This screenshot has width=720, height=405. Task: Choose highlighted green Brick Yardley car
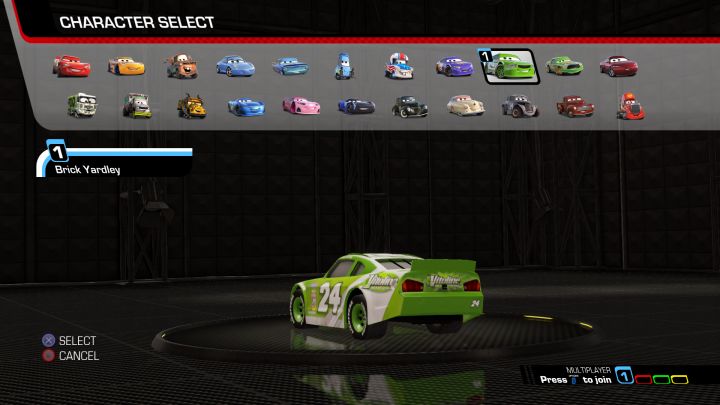click(510, 66)
